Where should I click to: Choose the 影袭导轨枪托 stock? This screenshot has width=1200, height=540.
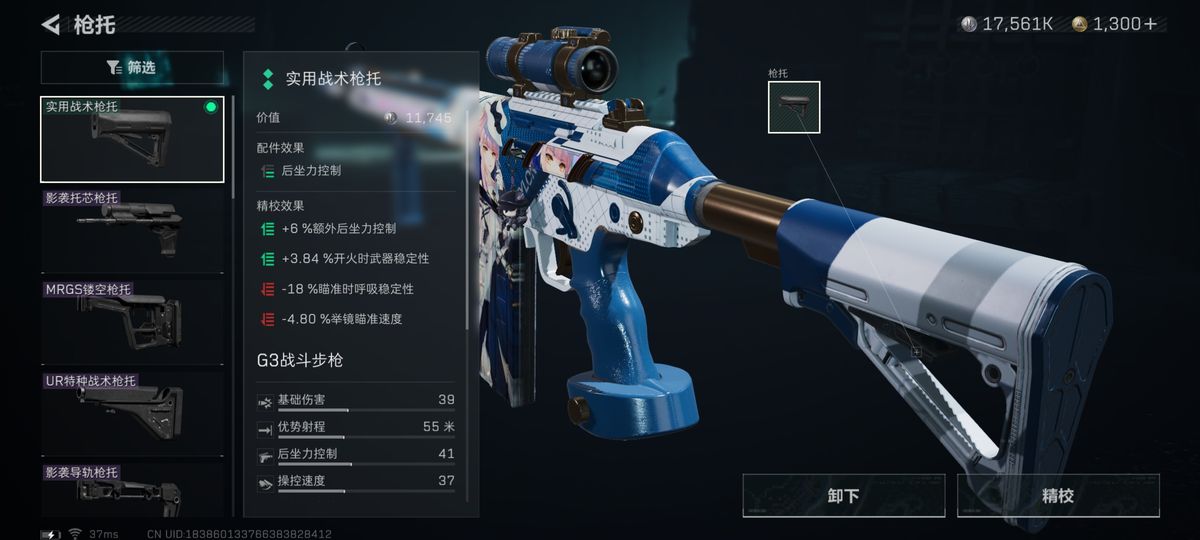coord(132,488)
